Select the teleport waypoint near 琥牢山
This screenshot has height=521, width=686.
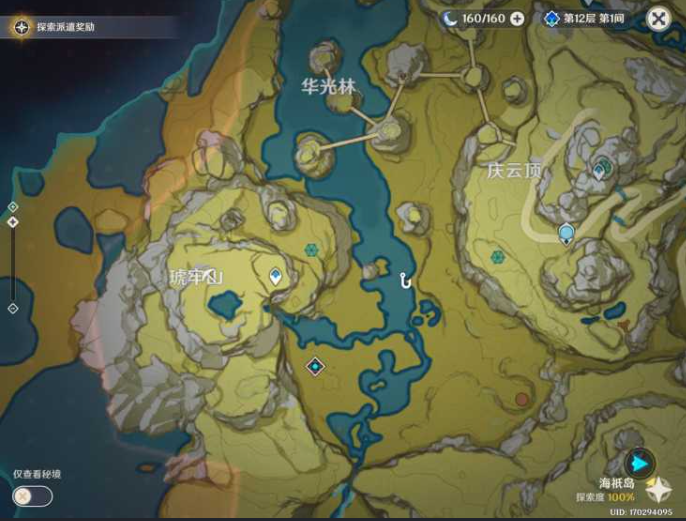click(276, 276)
